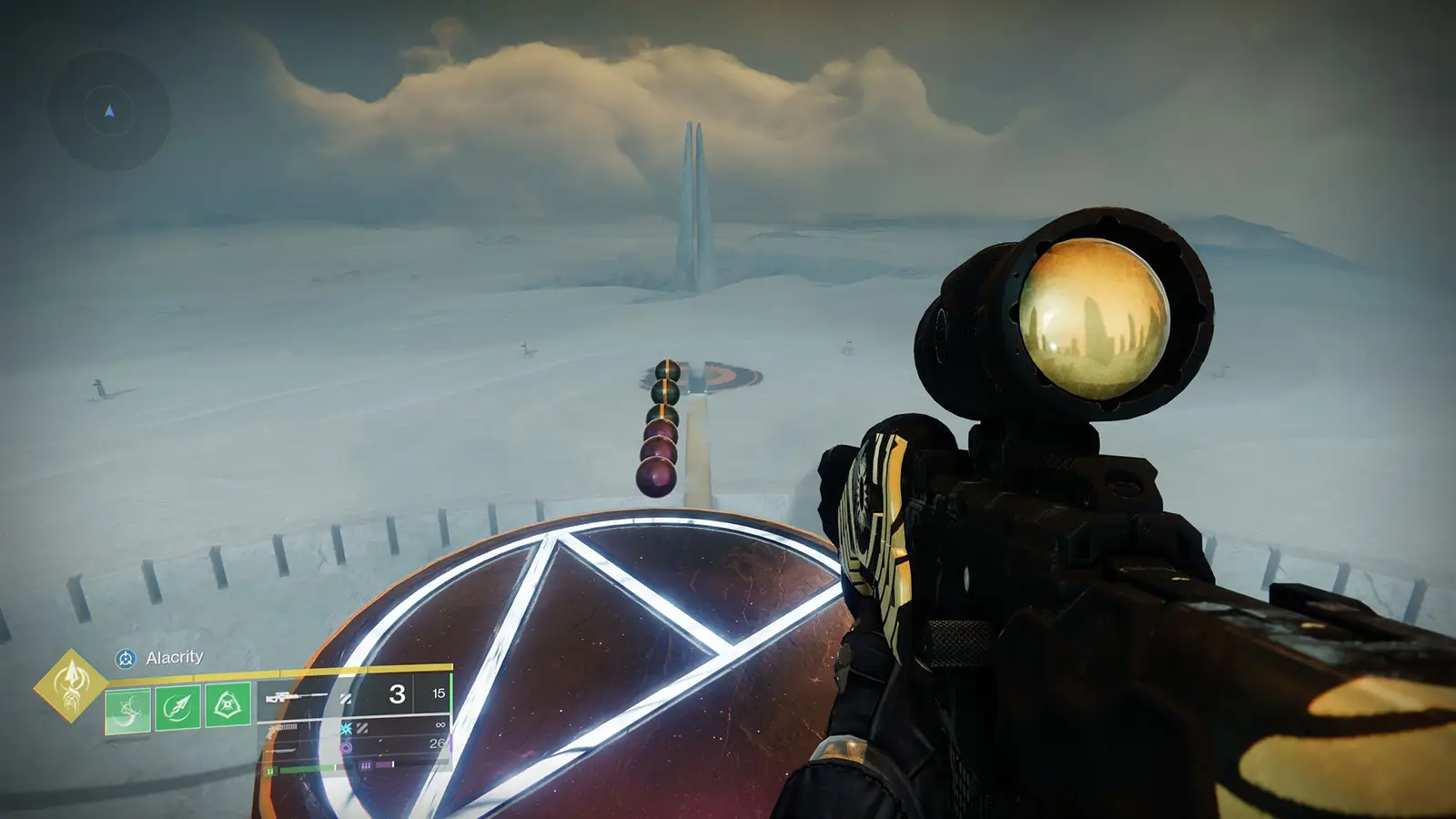Select the Alacrity buff name label

coord(174,657)
